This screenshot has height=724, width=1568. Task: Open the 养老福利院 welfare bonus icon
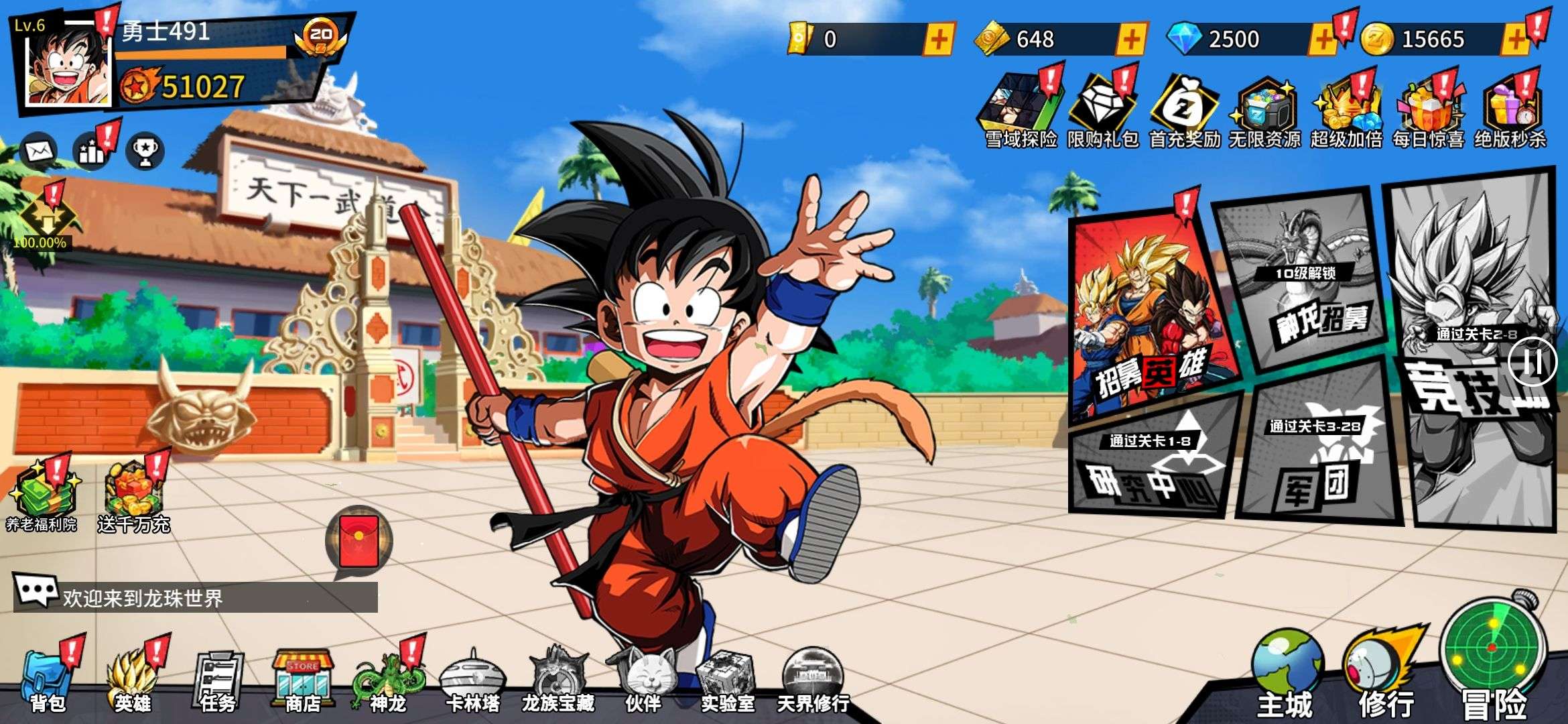pos(42,496)
